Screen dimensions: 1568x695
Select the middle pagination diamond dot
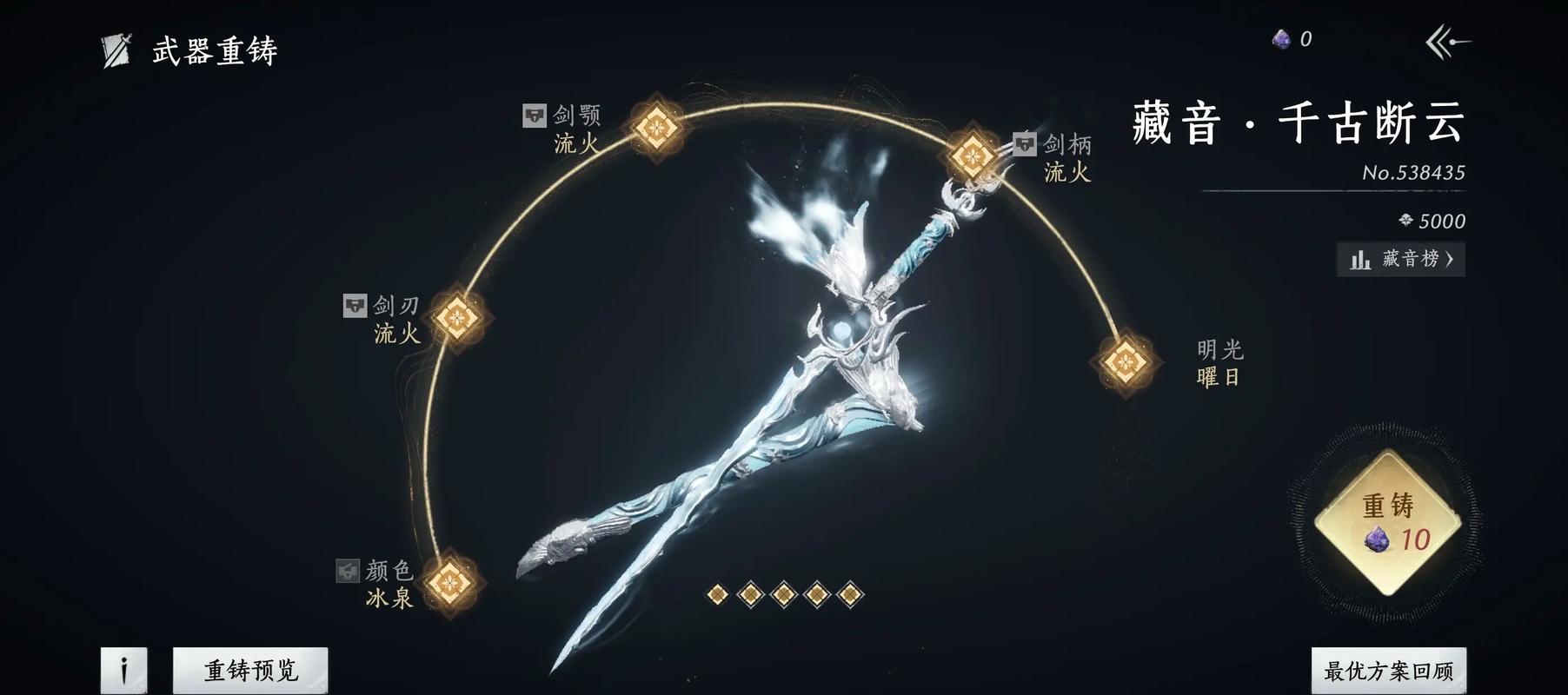[782, 592]
